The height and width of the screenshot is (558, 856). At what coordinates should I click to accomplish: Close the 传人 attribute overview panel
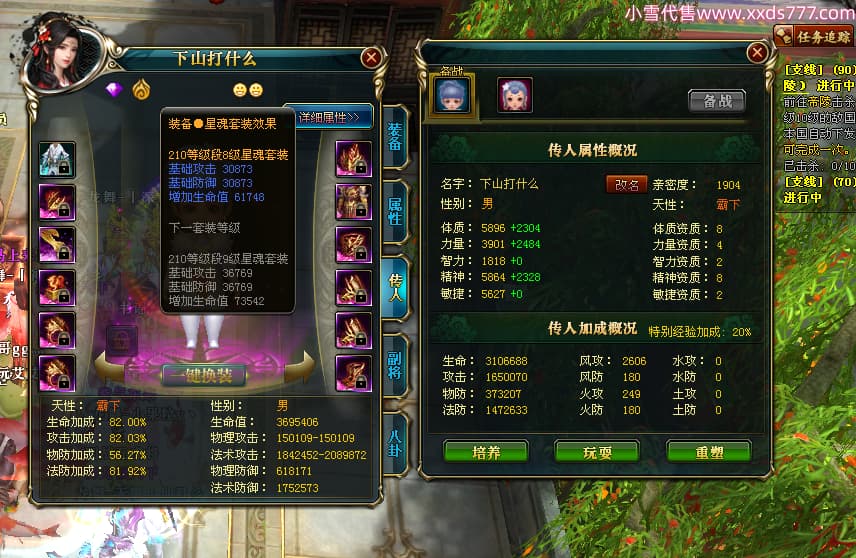[x=756, y=53]
